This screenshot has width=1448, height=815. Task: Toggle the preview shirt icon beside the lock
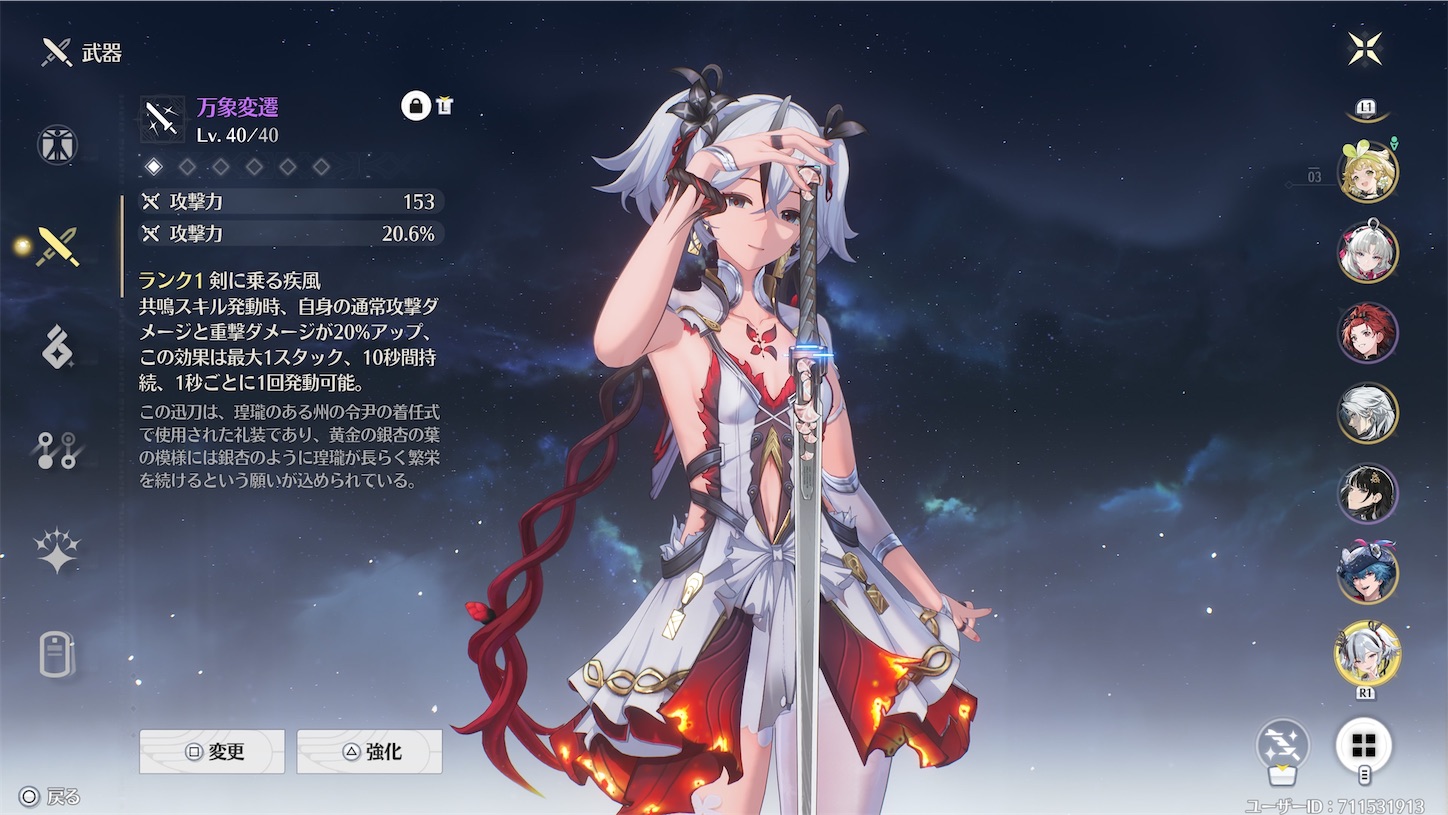(444, 104)
